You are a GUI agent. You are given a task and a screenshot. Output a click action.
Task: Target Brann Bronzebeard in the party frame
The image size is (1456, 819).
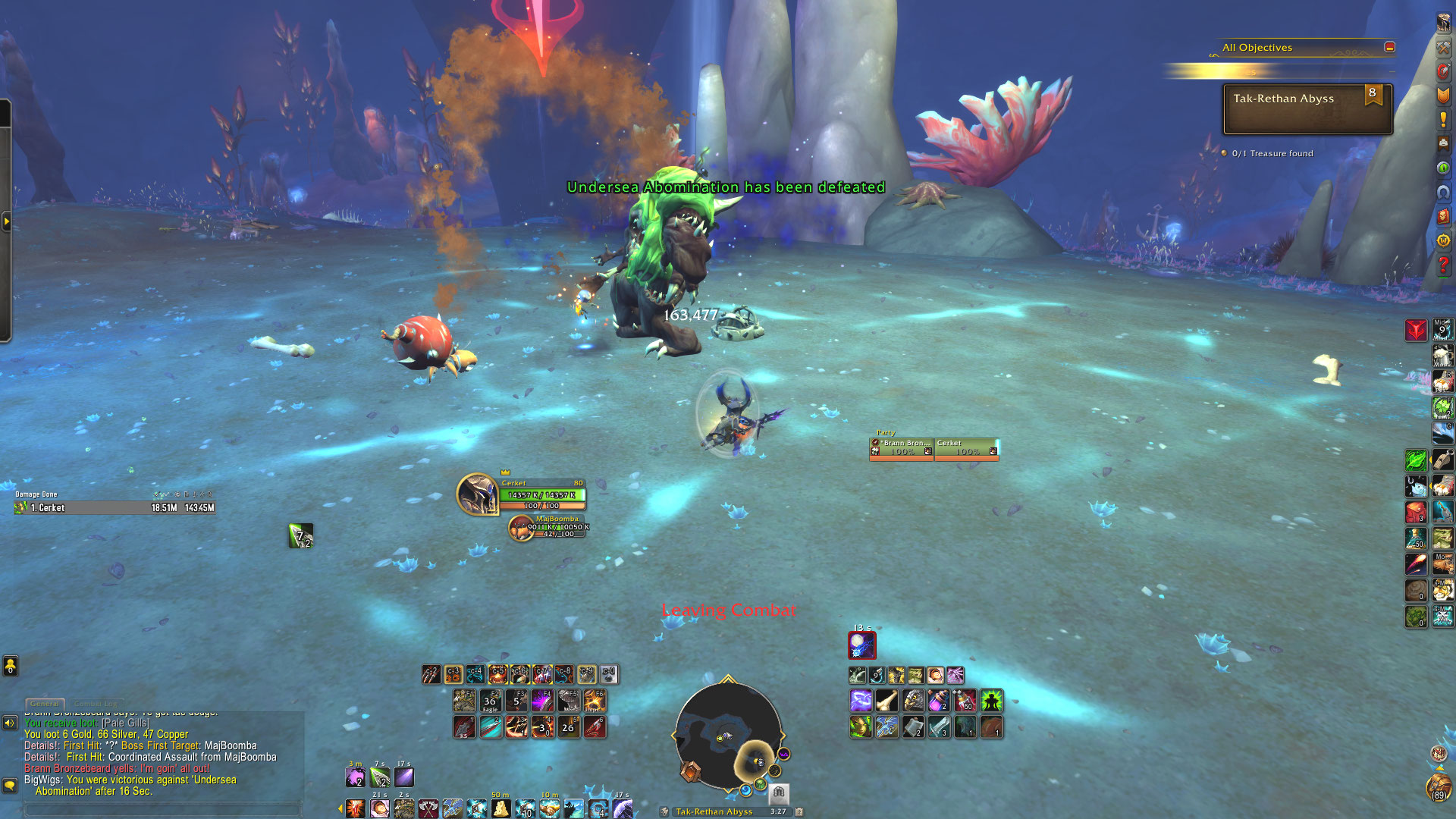click(901, 448)
